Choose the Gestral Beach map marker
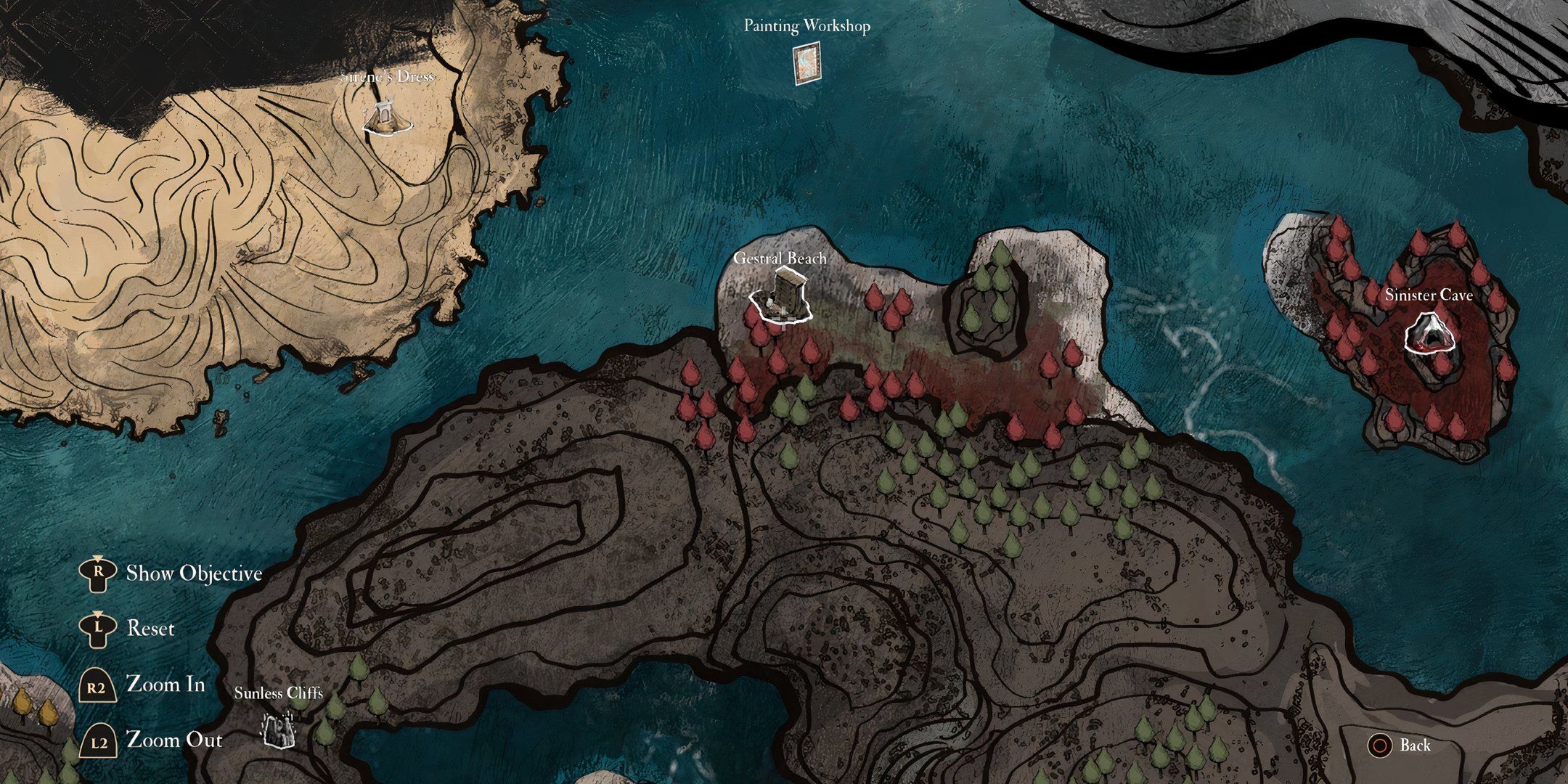This screenshot has height=784, width=1568. (783, 296)
